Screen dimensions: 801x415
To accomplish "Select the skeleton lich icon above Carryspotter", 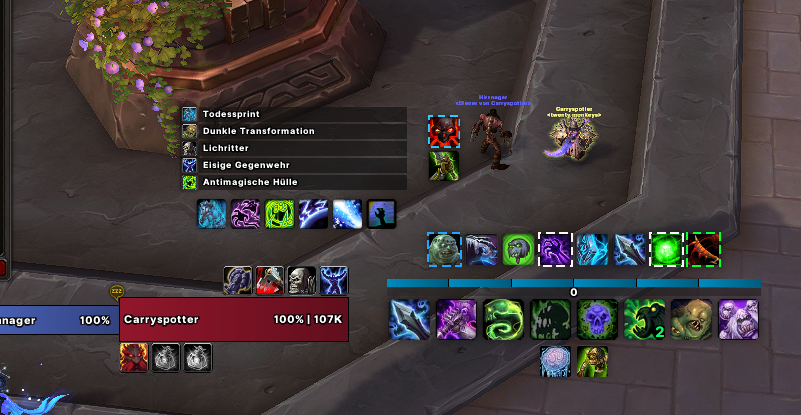I will 302,281.
